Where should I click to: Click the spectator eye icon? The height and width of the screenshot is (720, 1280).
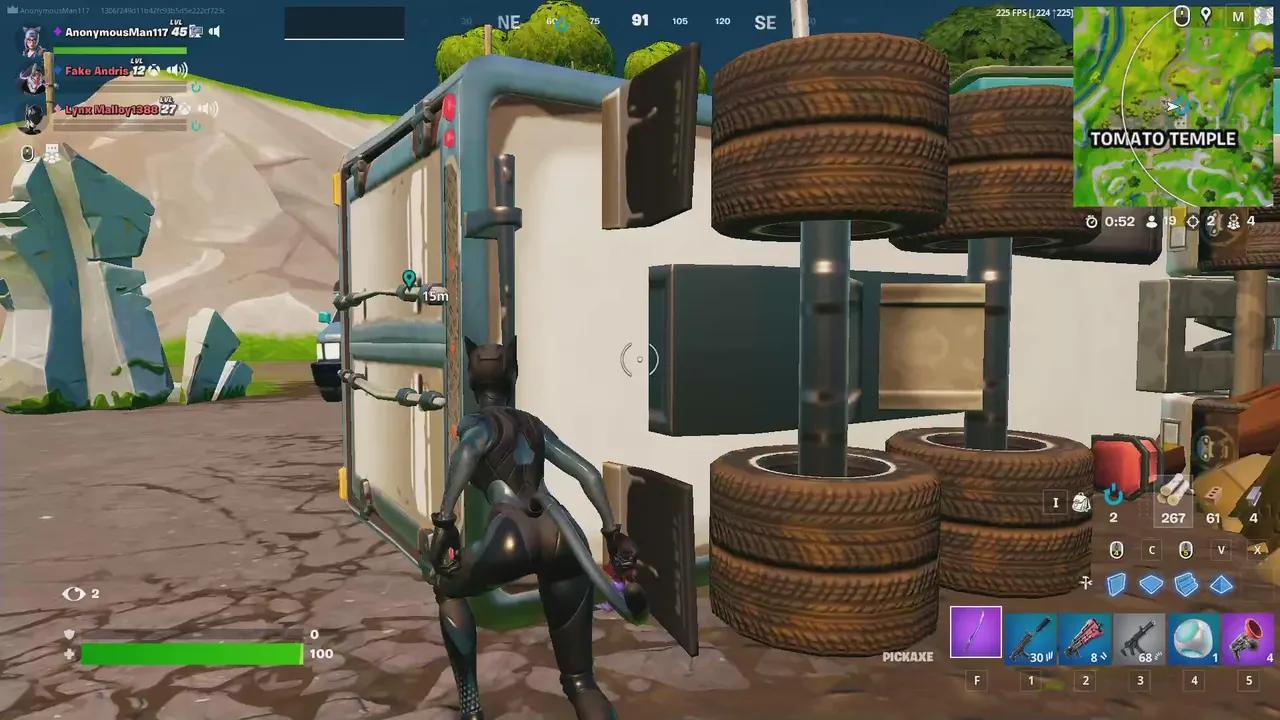click(75, 593)
